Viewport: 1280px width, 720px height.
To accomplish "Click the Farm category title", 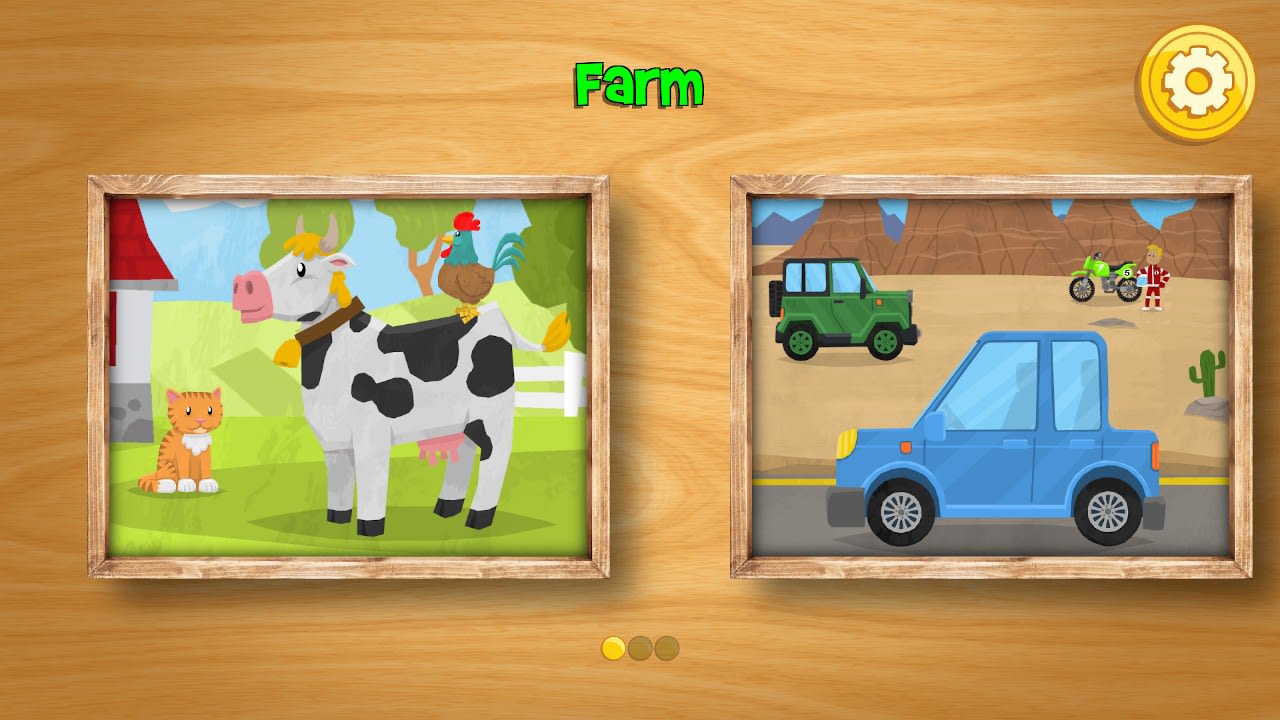I will pyautogui.click(x=637, y=83).
